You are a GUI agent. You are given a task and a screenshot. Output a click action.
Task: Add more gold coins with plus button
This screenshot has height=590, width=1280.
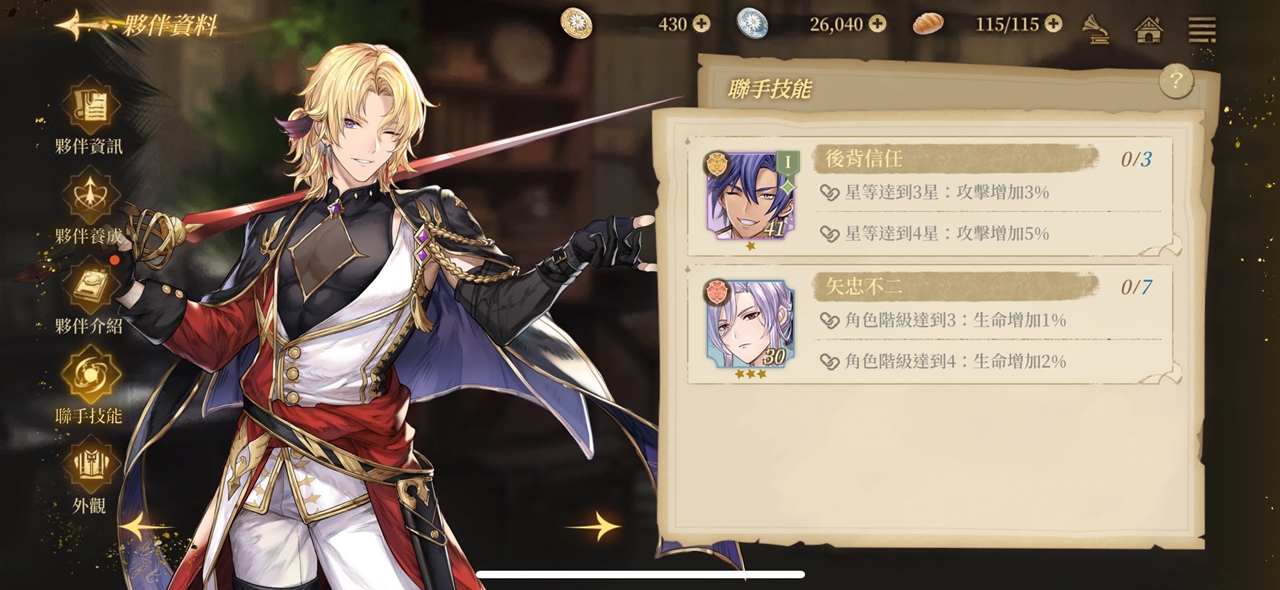[x=701, y=24]
